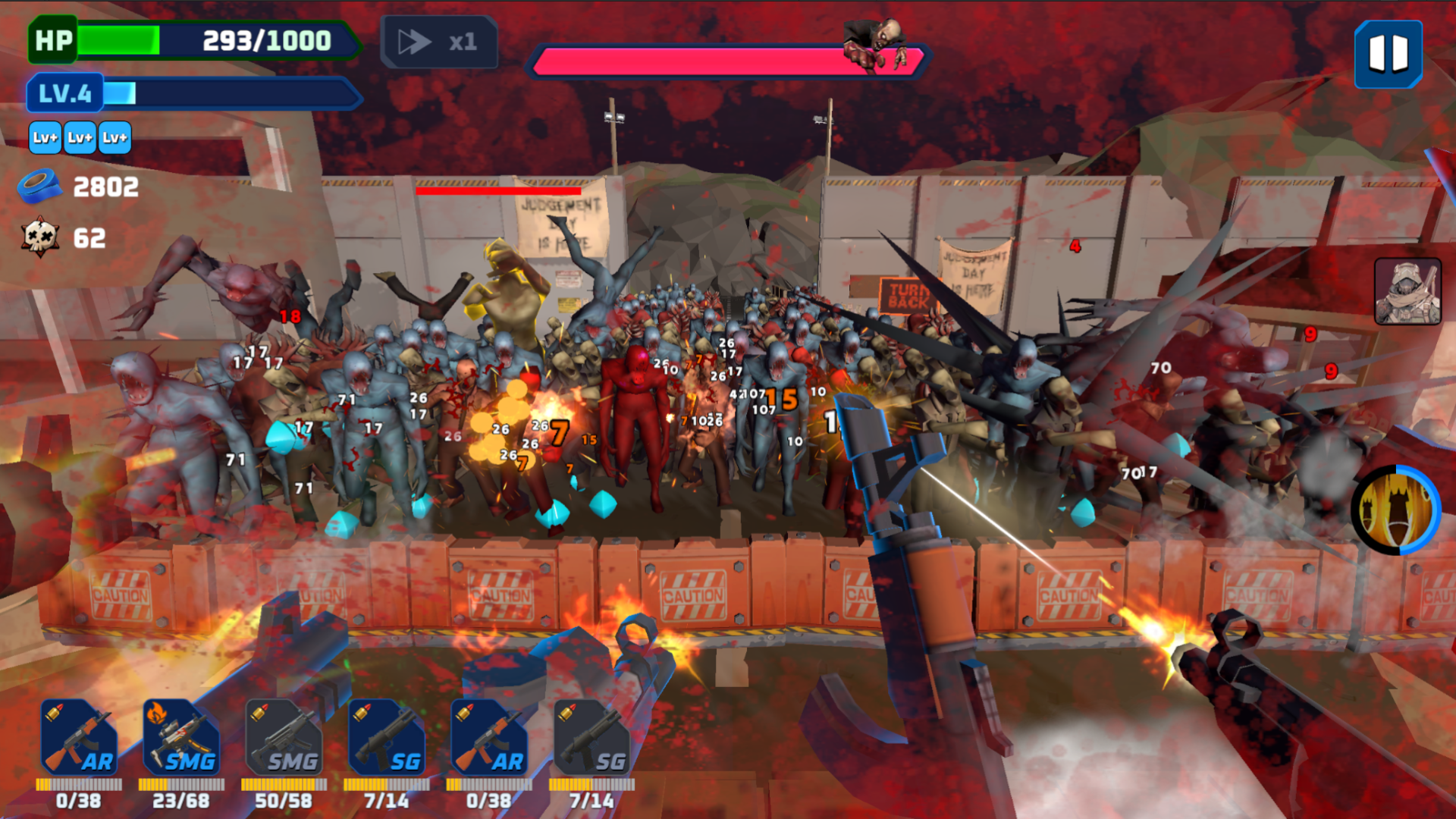Click the ammo reload bar under the flaming SMG
The height and width of the screenshot is (819, 1456).
(182, 786)
